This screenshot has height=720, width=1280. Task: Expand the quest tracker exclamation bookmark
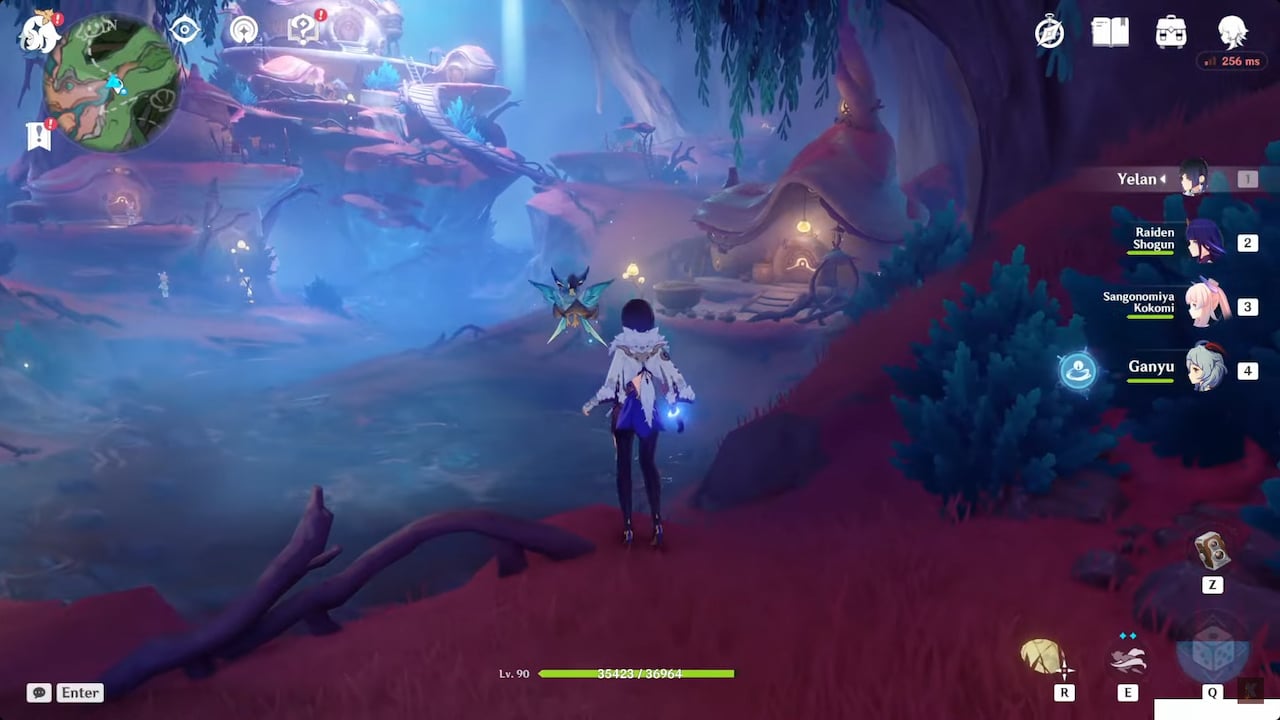(x=38, y=137)
